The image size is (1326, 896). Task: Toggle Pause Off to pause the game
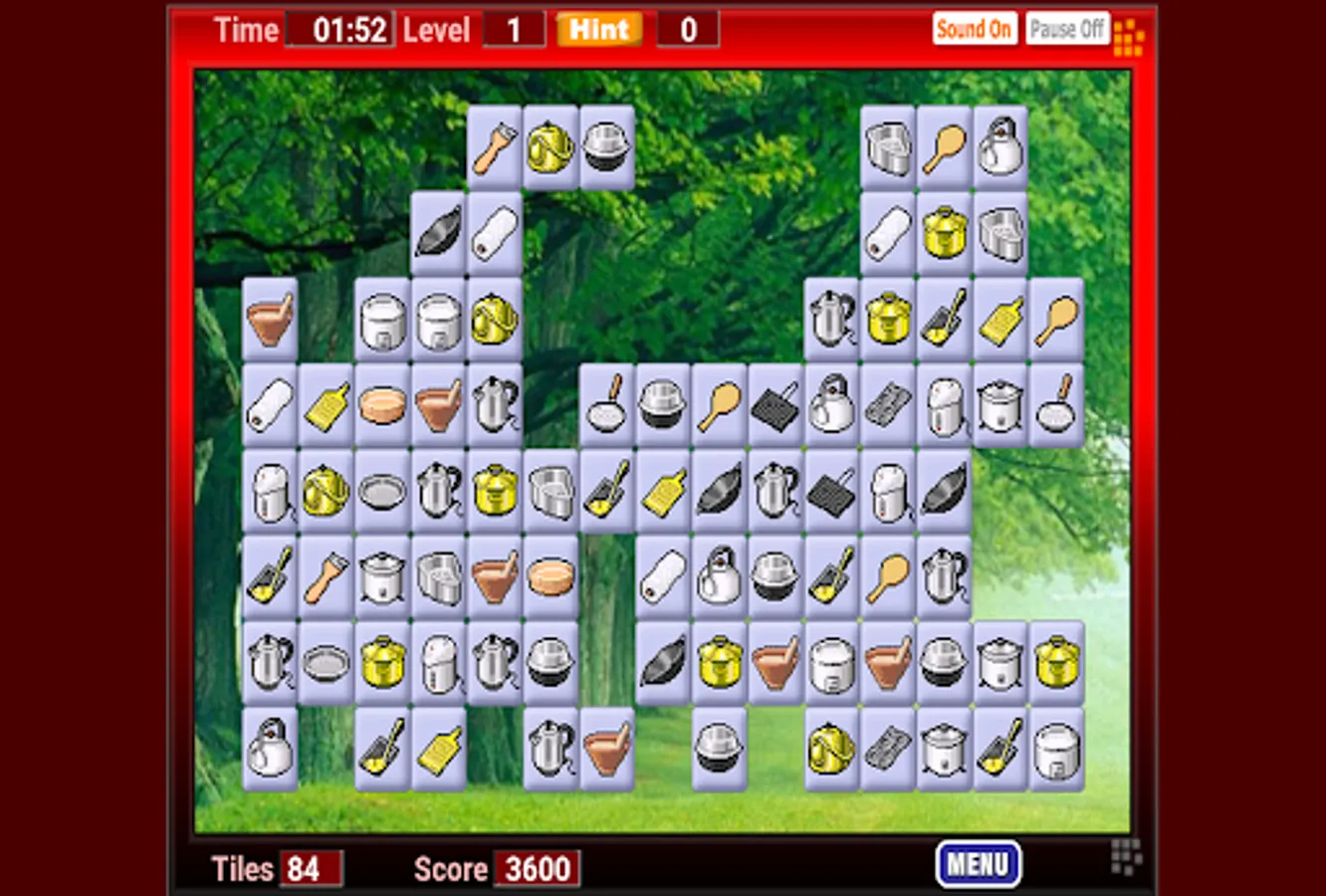pyautogui.click(x=1066, y=28)
